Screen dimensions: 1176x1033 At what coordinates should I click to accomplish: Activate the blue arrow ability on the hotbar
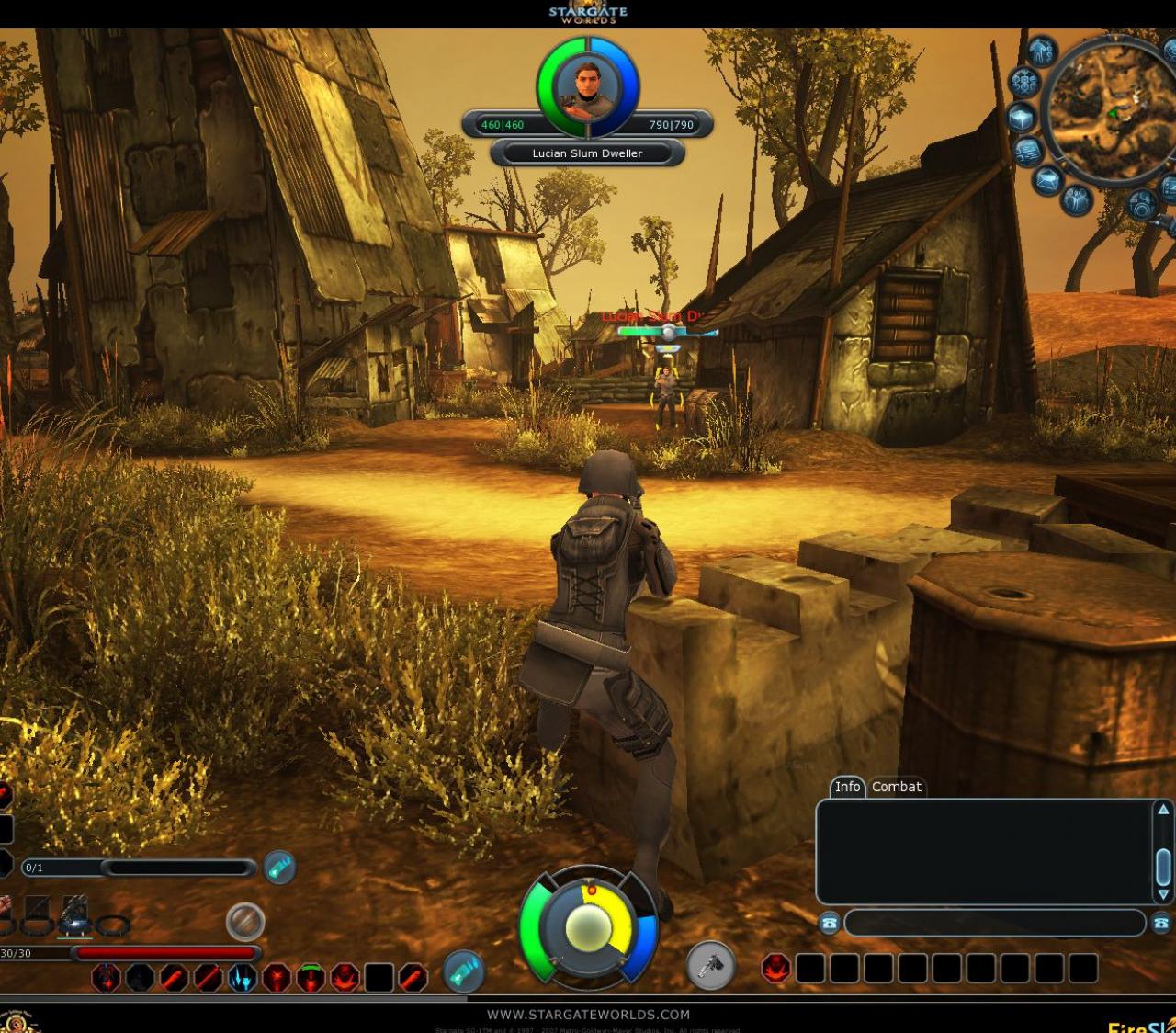(x=243, y=977)
